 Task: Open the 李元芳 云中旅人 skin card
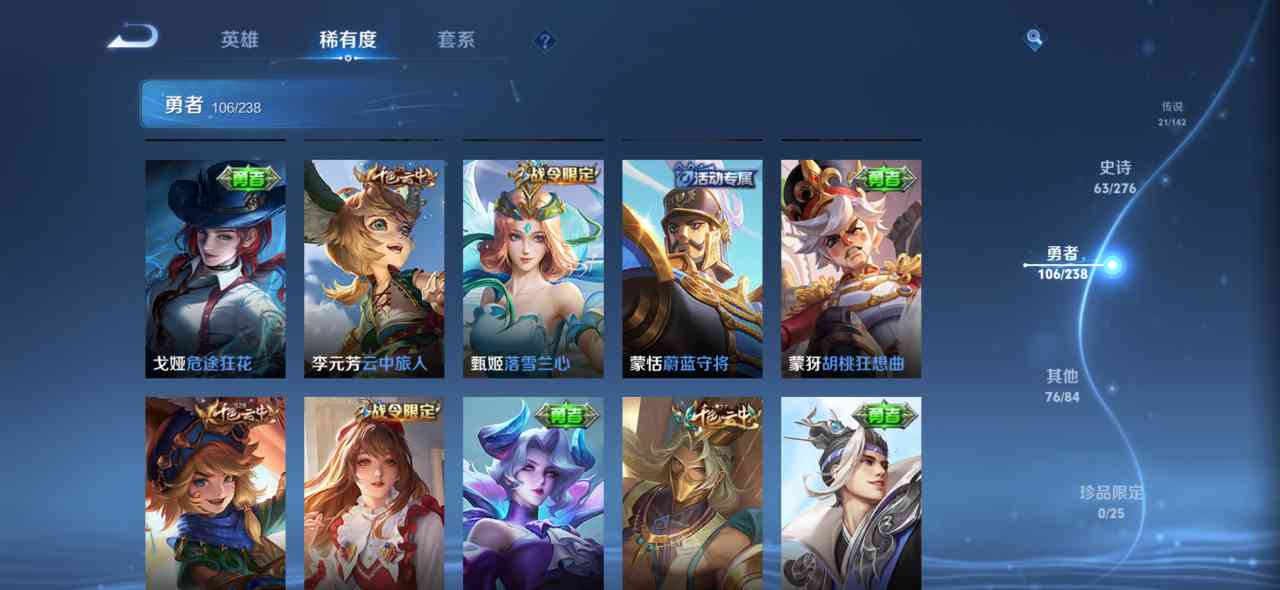pyautogui.click(x=374, y=268)
